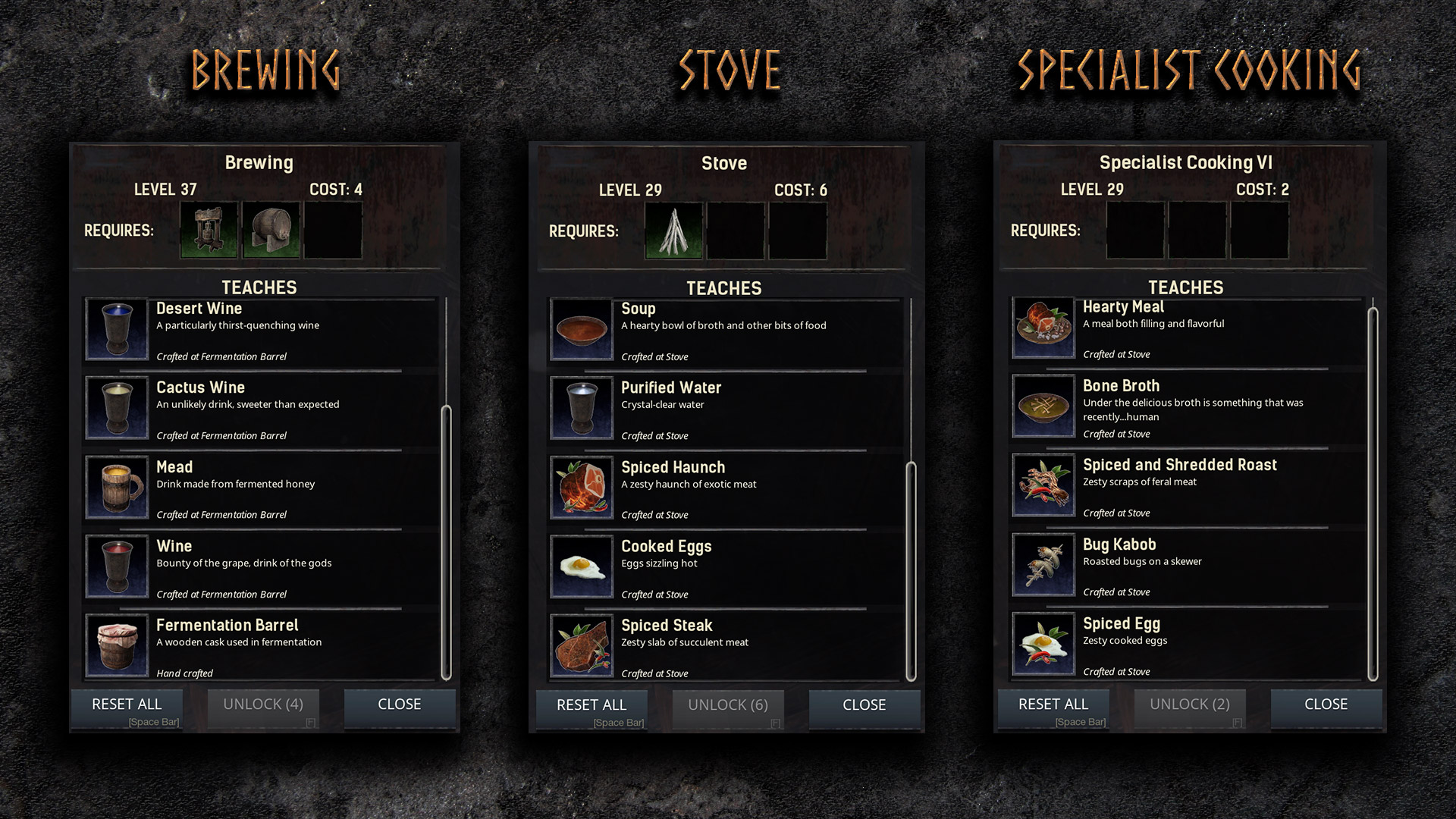Close the Specialist Cooking VI panel
This screenshot has height=819, width=1456.
click(x=1326, y=704)
